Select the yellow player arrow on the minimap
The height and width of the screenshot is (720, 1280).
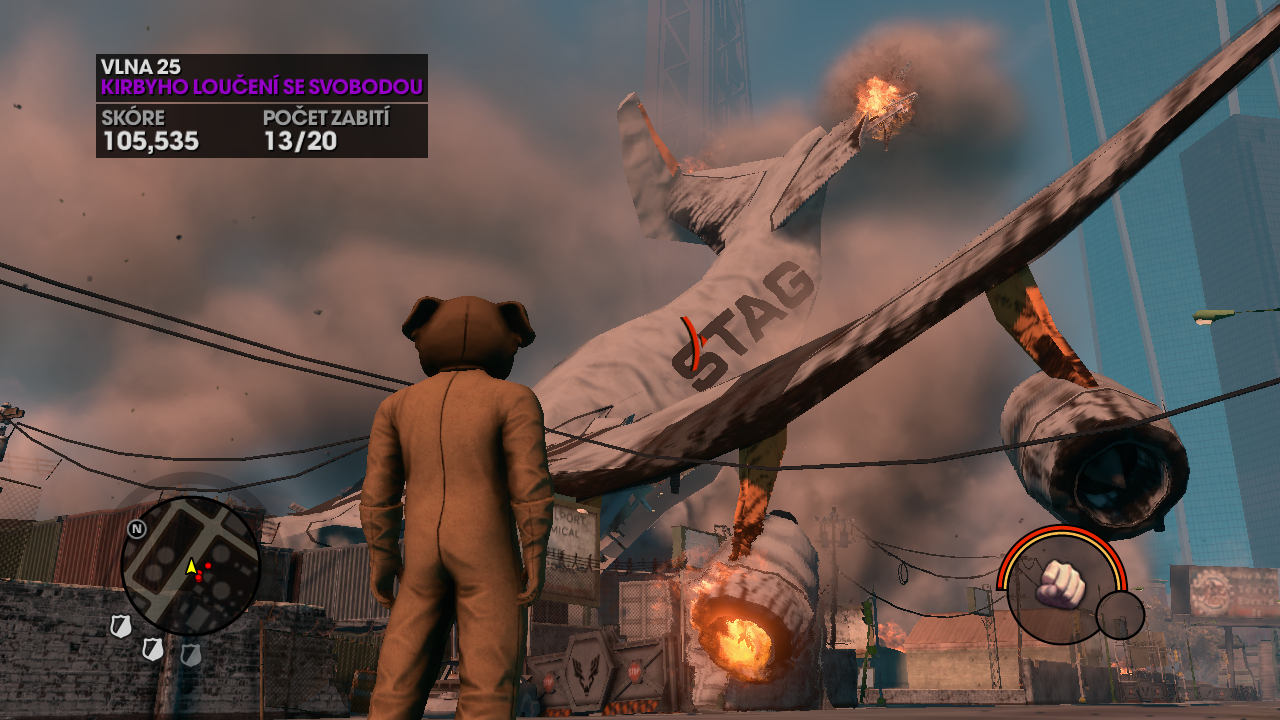coord(191,566)
